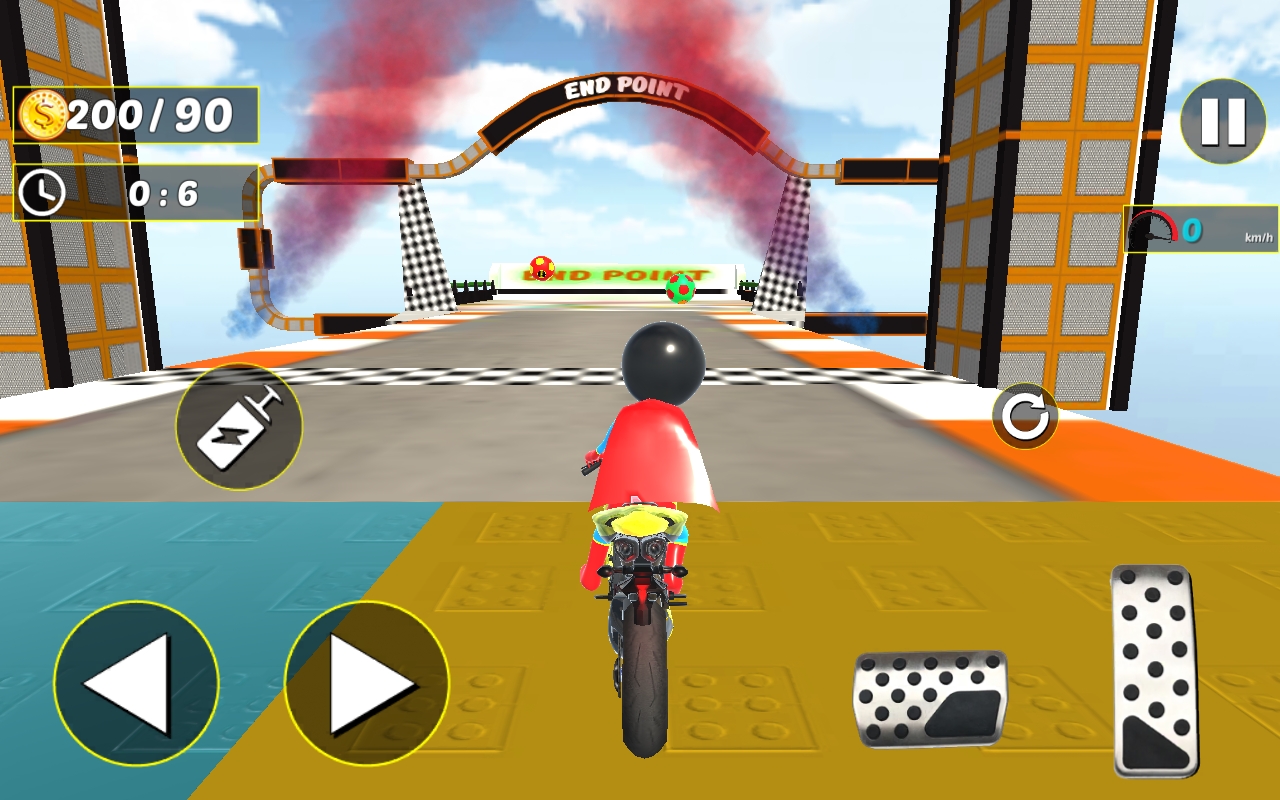
Task: Tap the dollar coin symbol
Action: point(44,115)
